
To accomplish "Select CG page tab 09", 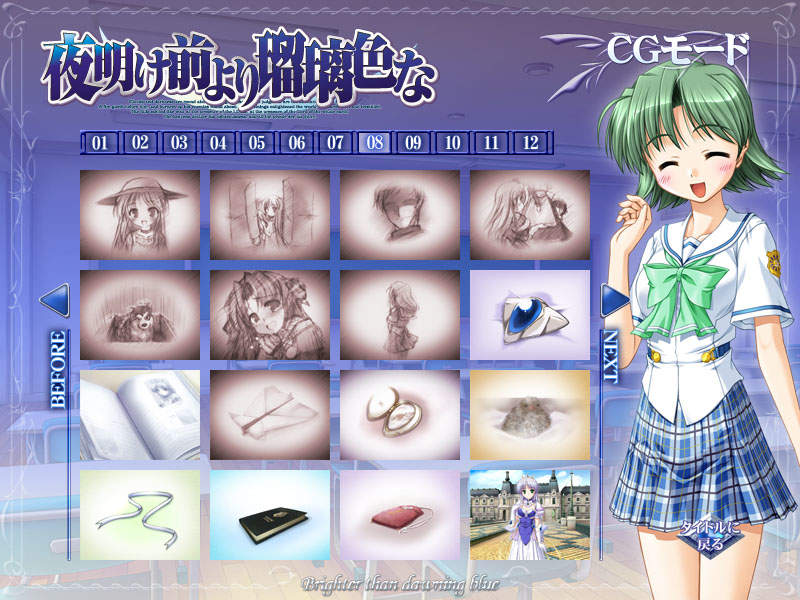I will tap(413, 143).
